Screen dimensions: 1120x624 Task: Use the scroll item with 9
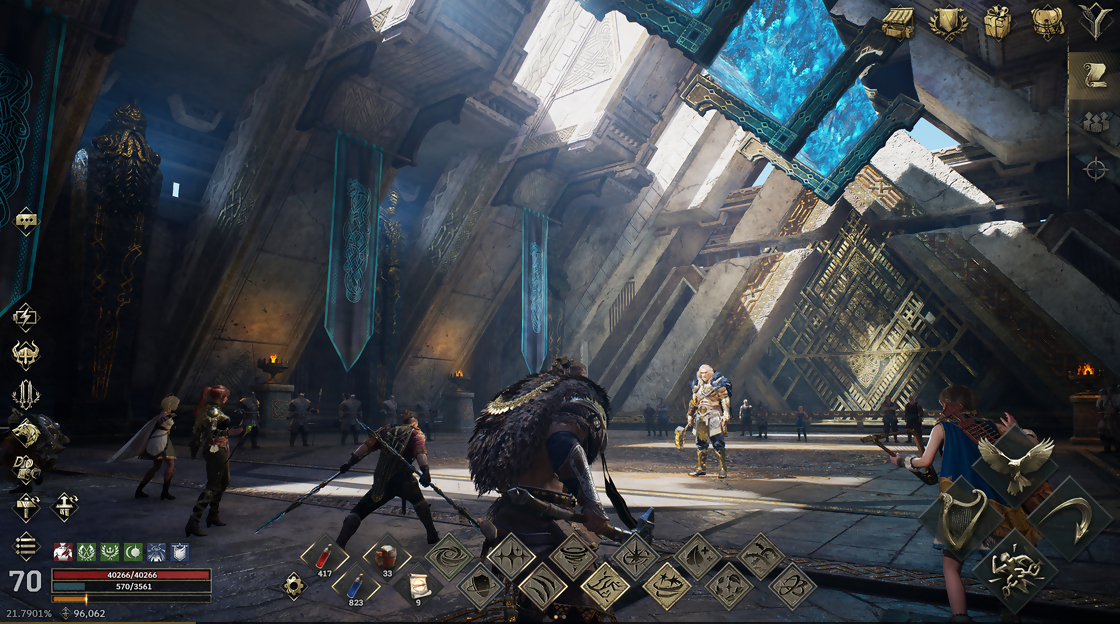[419, 587]
